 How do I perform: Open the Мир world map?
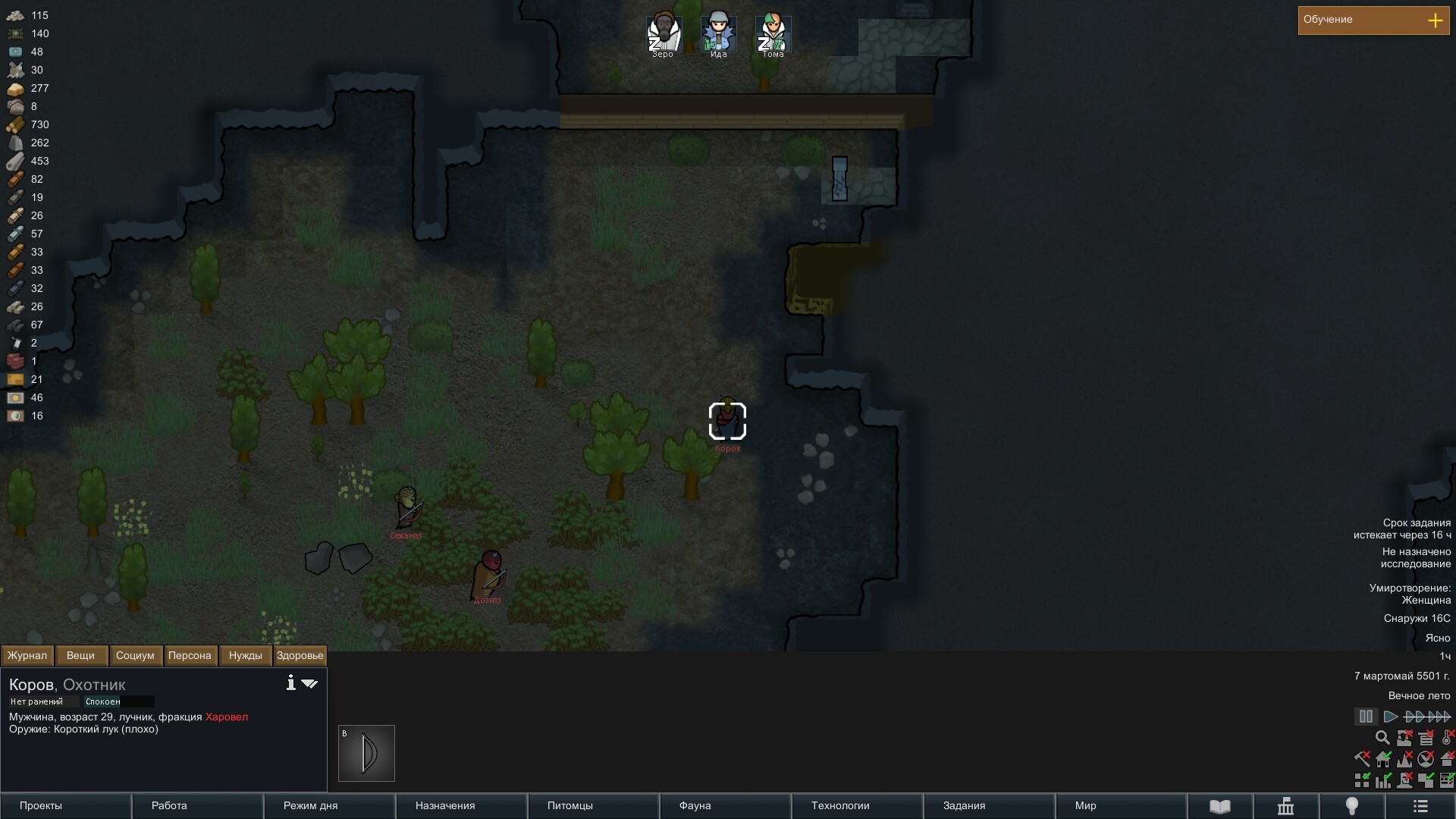click(x=1121, y=805)
